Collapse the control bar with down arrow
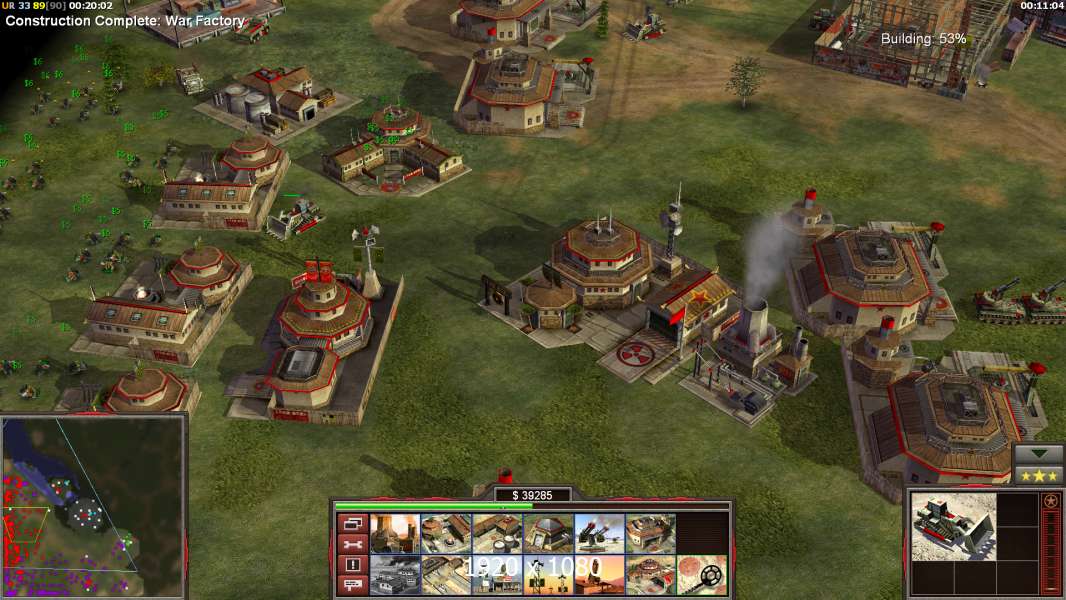This screenshot has height=600, width=1066. point(1038,454)
